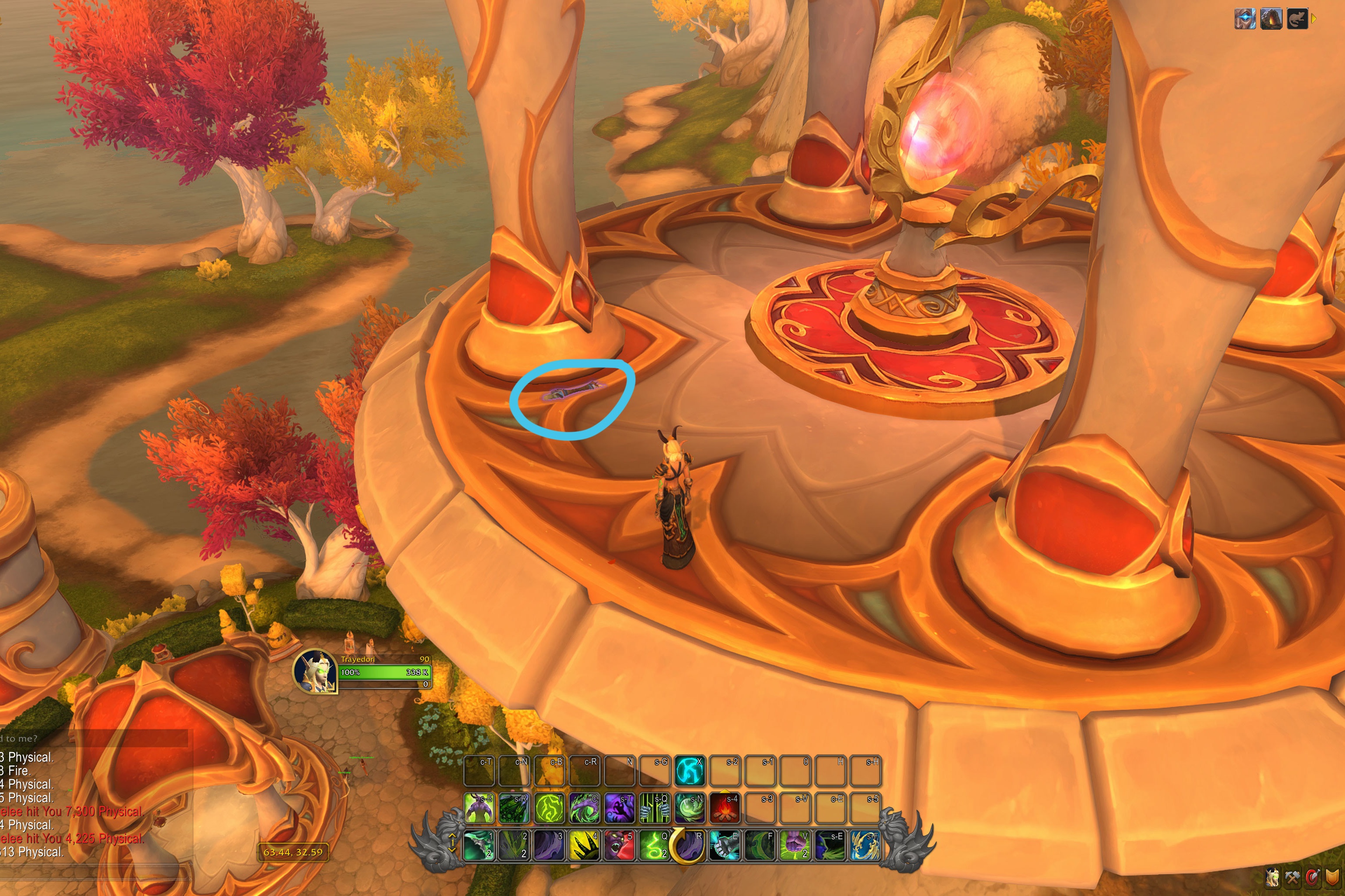
Task: Activate the Imprison cage ability bound to s-Q
Action: (x=655, y=805)
